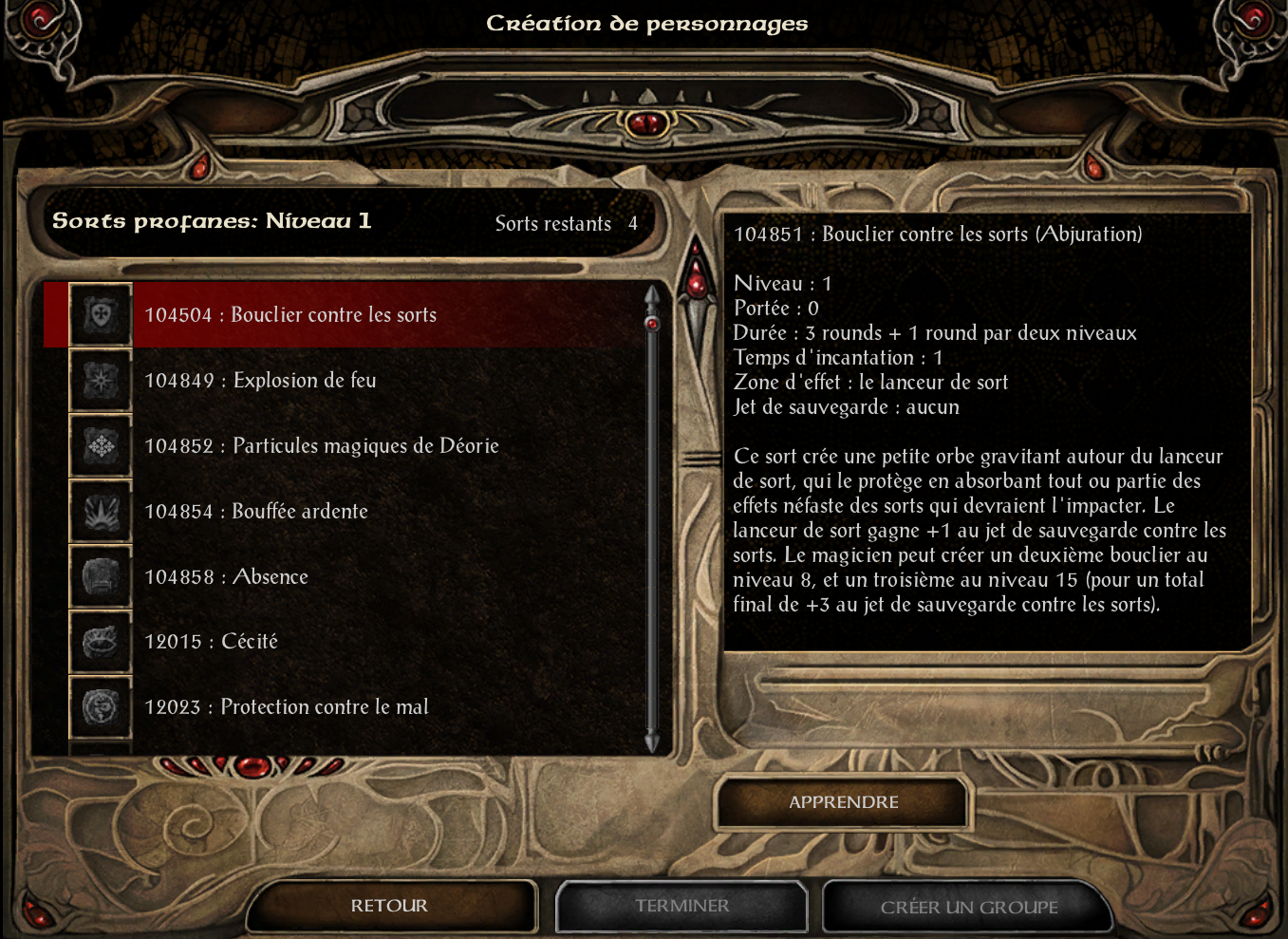The width and height of the screenshot is (1288, 939).
Task: Click the Cécité spell icon
Action: (101, 642)
